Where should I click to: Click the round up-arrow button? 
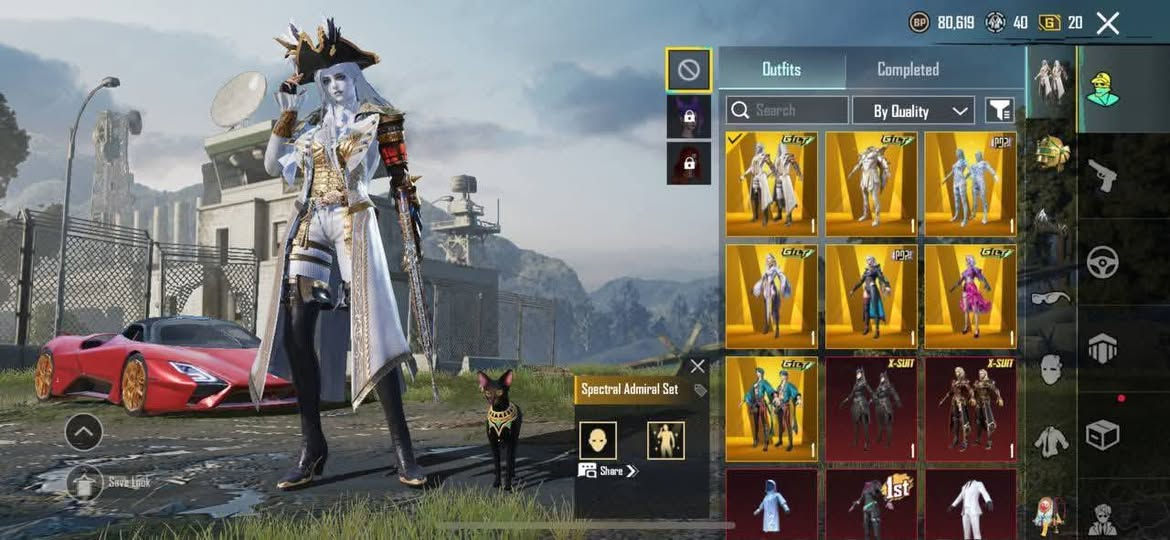coord(83,432)
